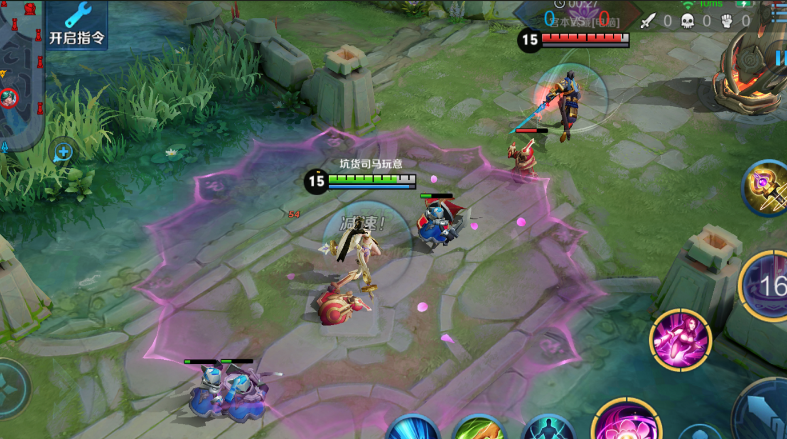Activate the pink female figure skill

(x=680, y=339)
